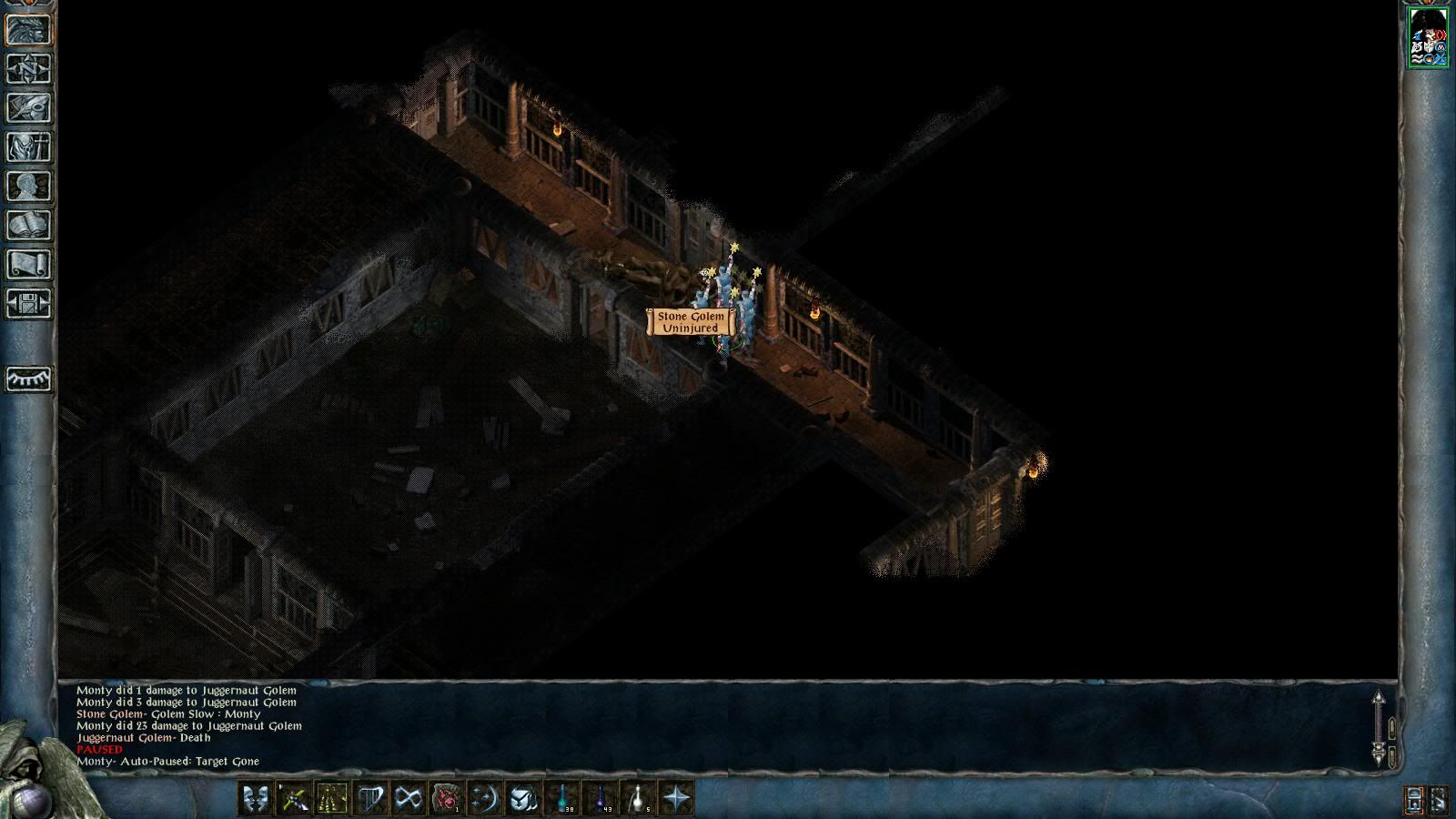
Task: Use the red quick item slot
Action: (x=447, y=799)
